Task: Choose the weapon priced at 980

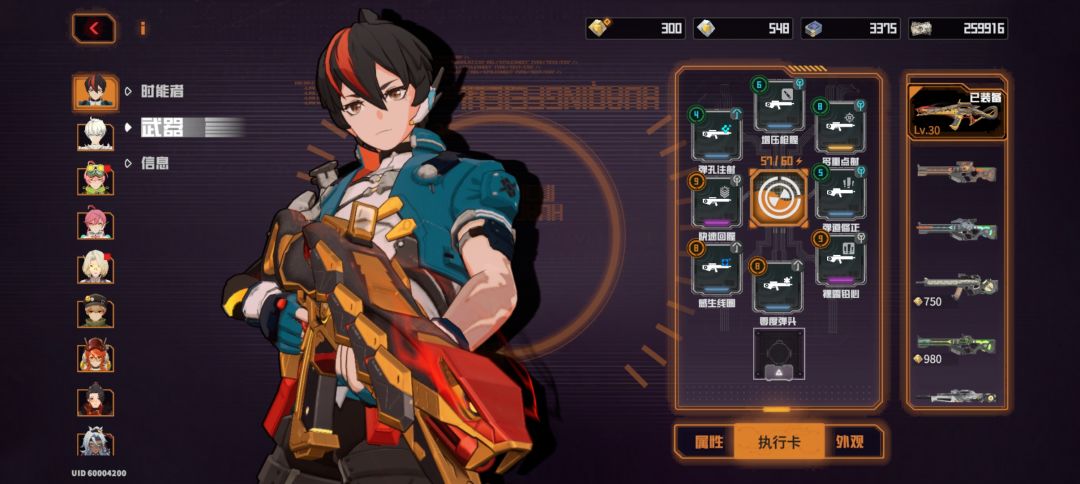Action: pos(955,346)
